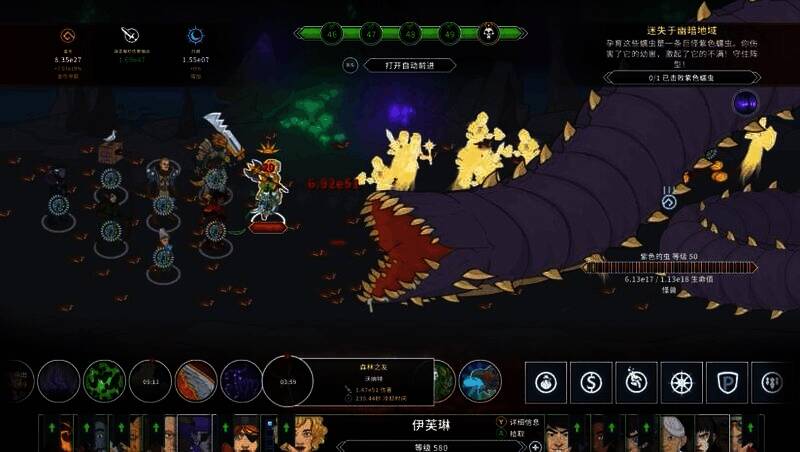This screenshot has height=452, width=800.
Task: Activate the blue creature ultimate ability
Action: point(480,381)
